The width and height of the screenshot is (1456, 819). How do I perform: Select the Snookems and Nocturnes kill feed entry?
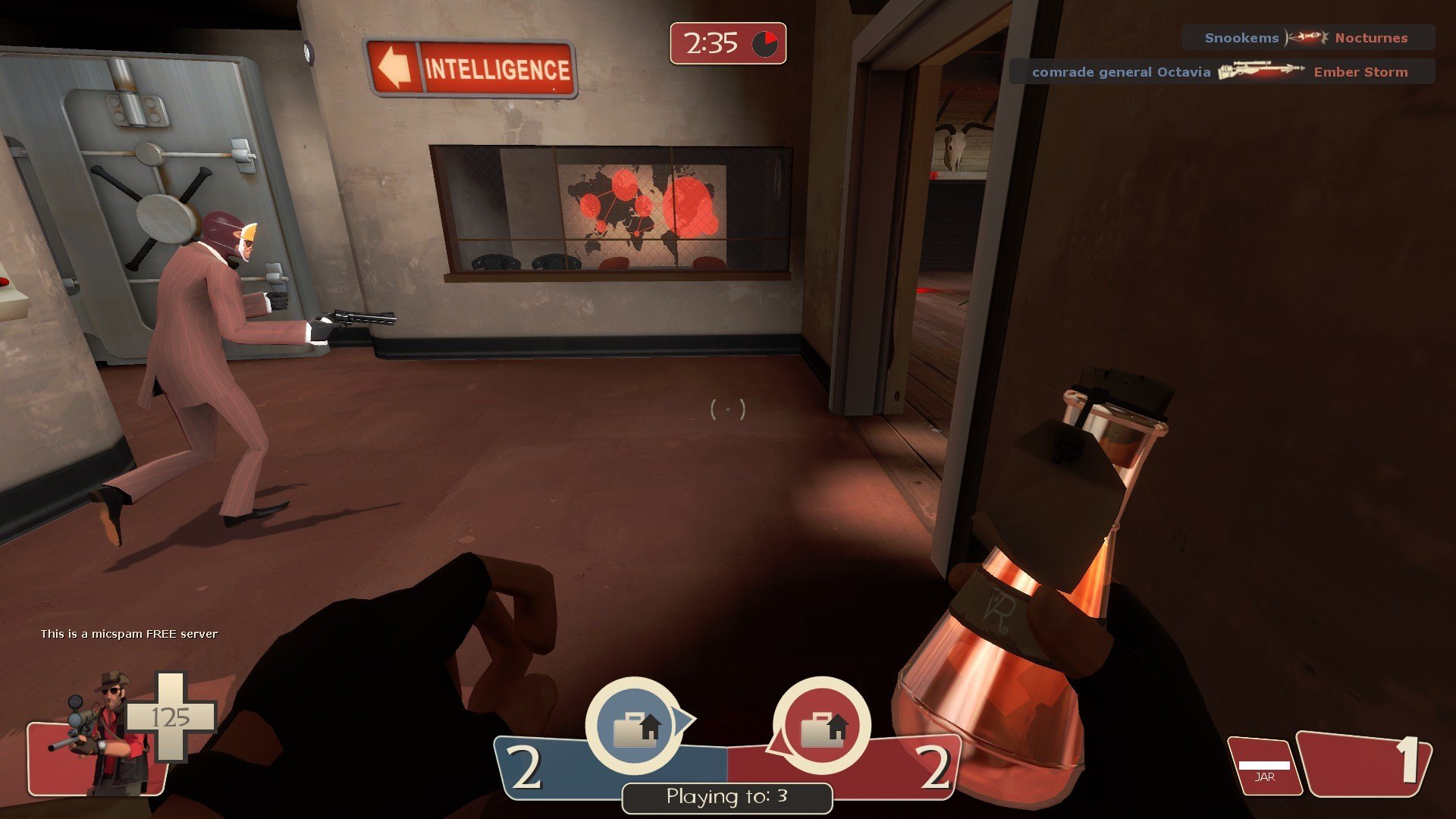coord(1307,38)
